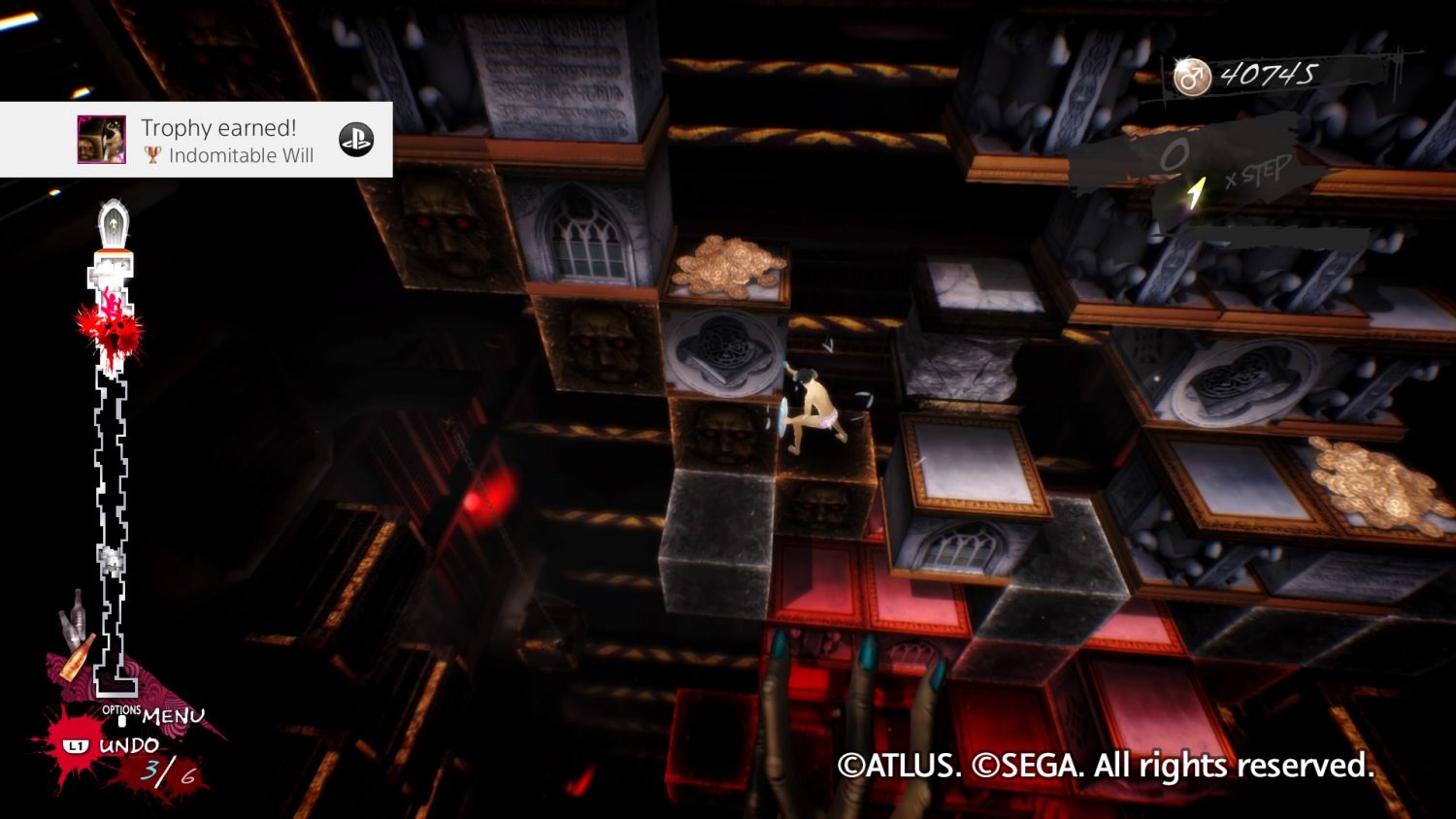Viewport: 1456px width, 819px height.
Task: Click the trophy thumbnail image
Action: pos(102,140)
